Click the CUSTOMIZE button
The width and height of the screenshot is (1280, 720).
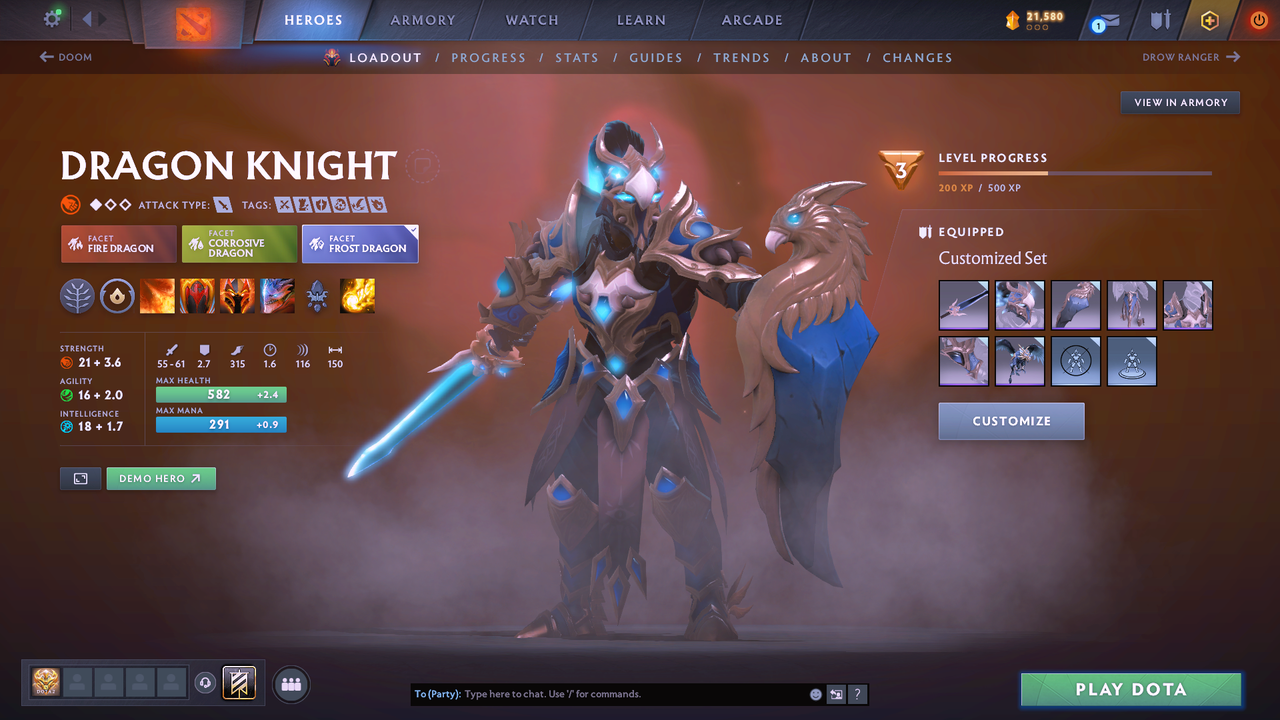click(1010, 420)
